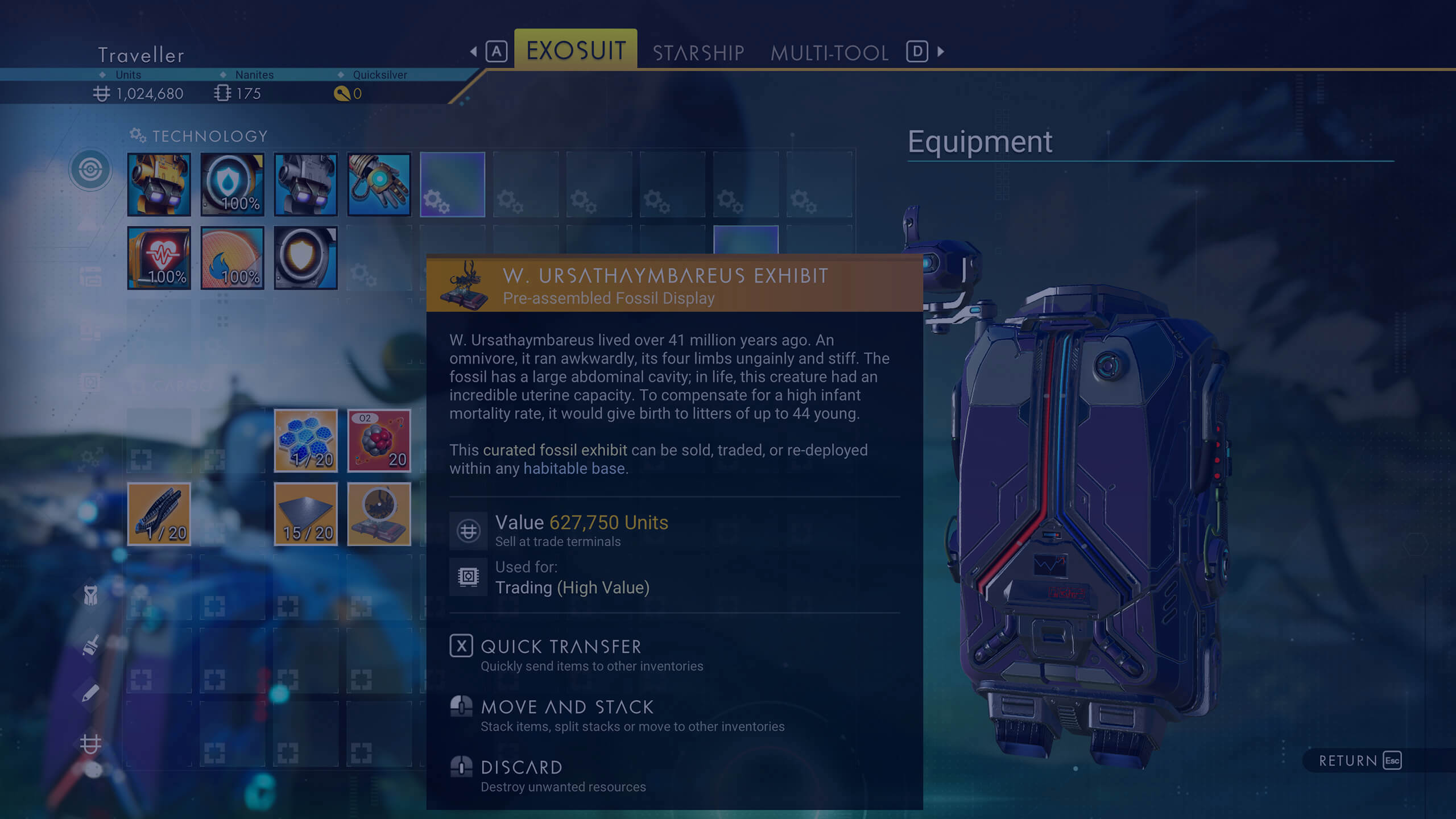Pick the fossil exhibit cargo slot
Screen dimensions: 1456x819
click(379, 514)
